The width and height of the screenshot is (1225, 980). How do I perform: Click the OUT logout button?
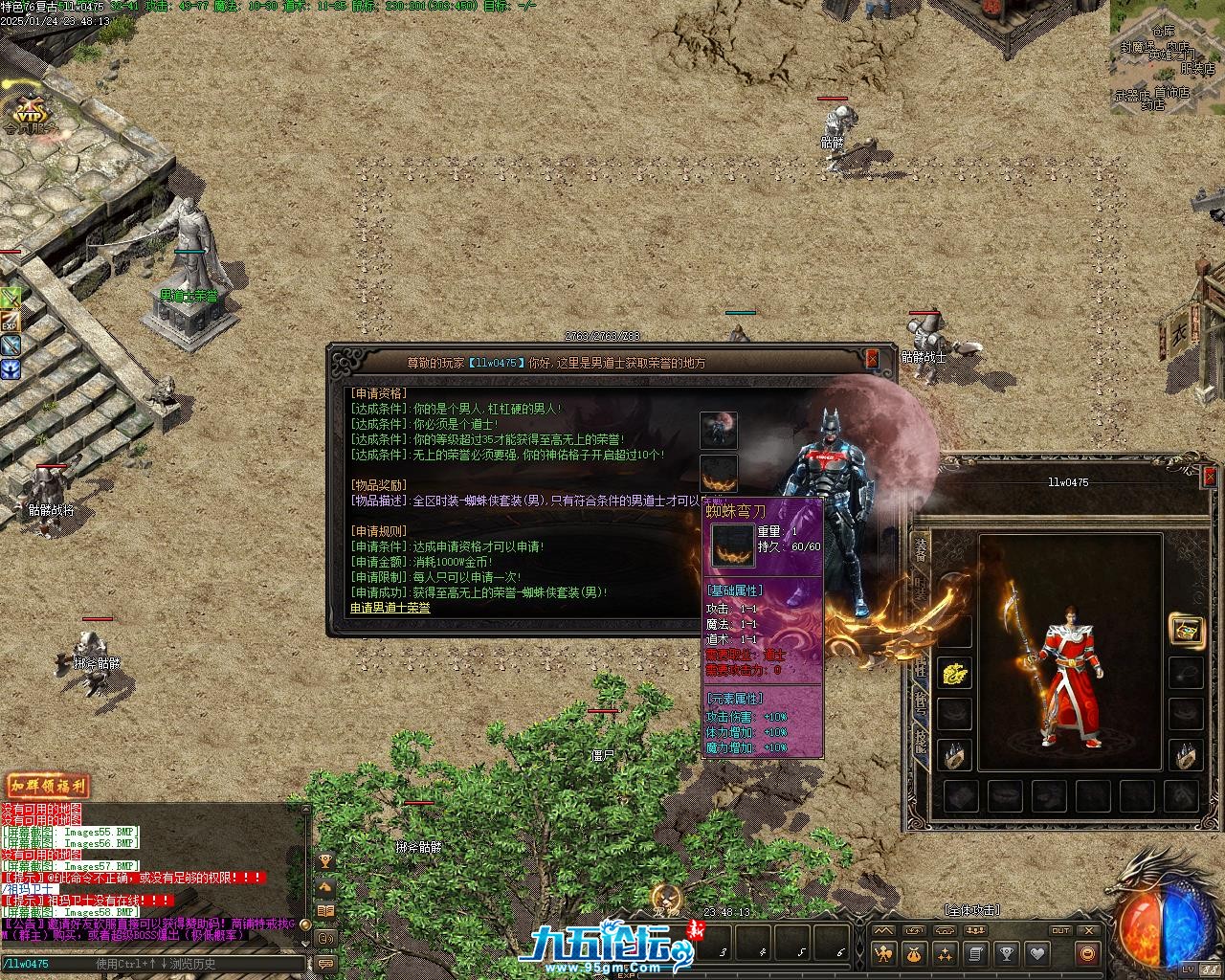click(1060, 930)
